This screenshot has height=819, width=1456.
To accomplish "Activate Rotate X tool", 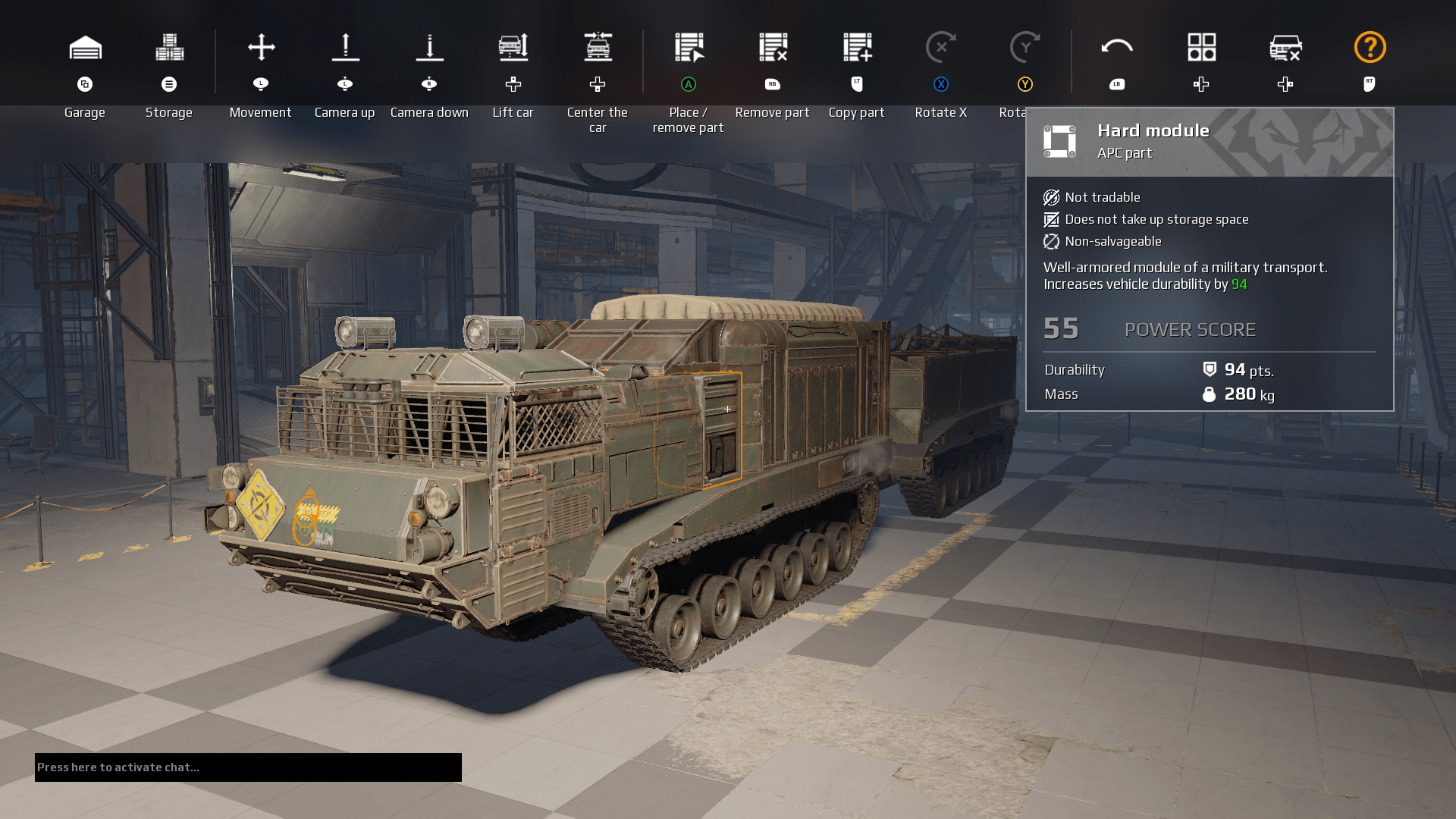I will 941,48.
